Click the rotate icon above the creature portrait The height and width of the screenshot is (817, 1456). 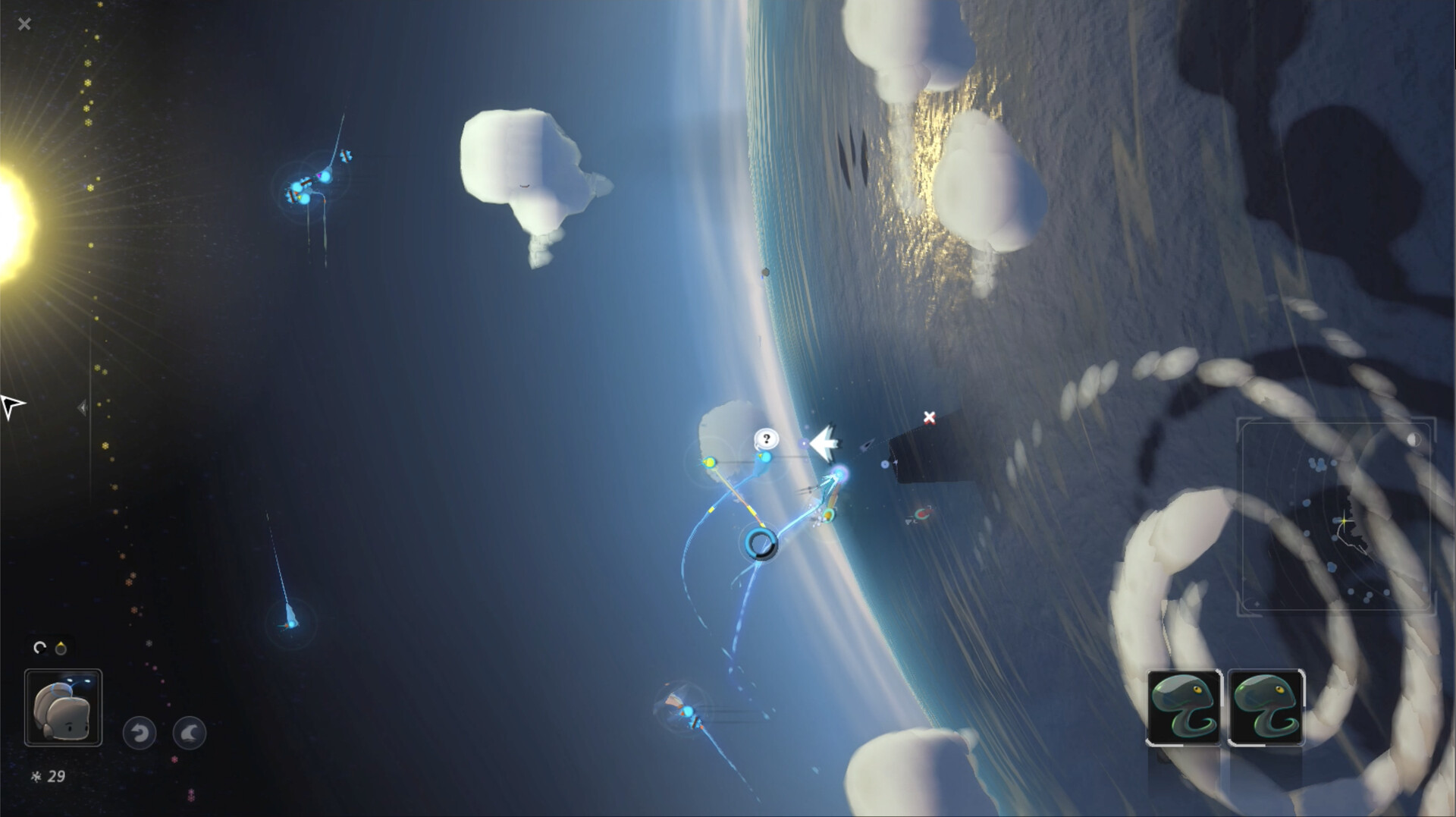coord(41,647)
